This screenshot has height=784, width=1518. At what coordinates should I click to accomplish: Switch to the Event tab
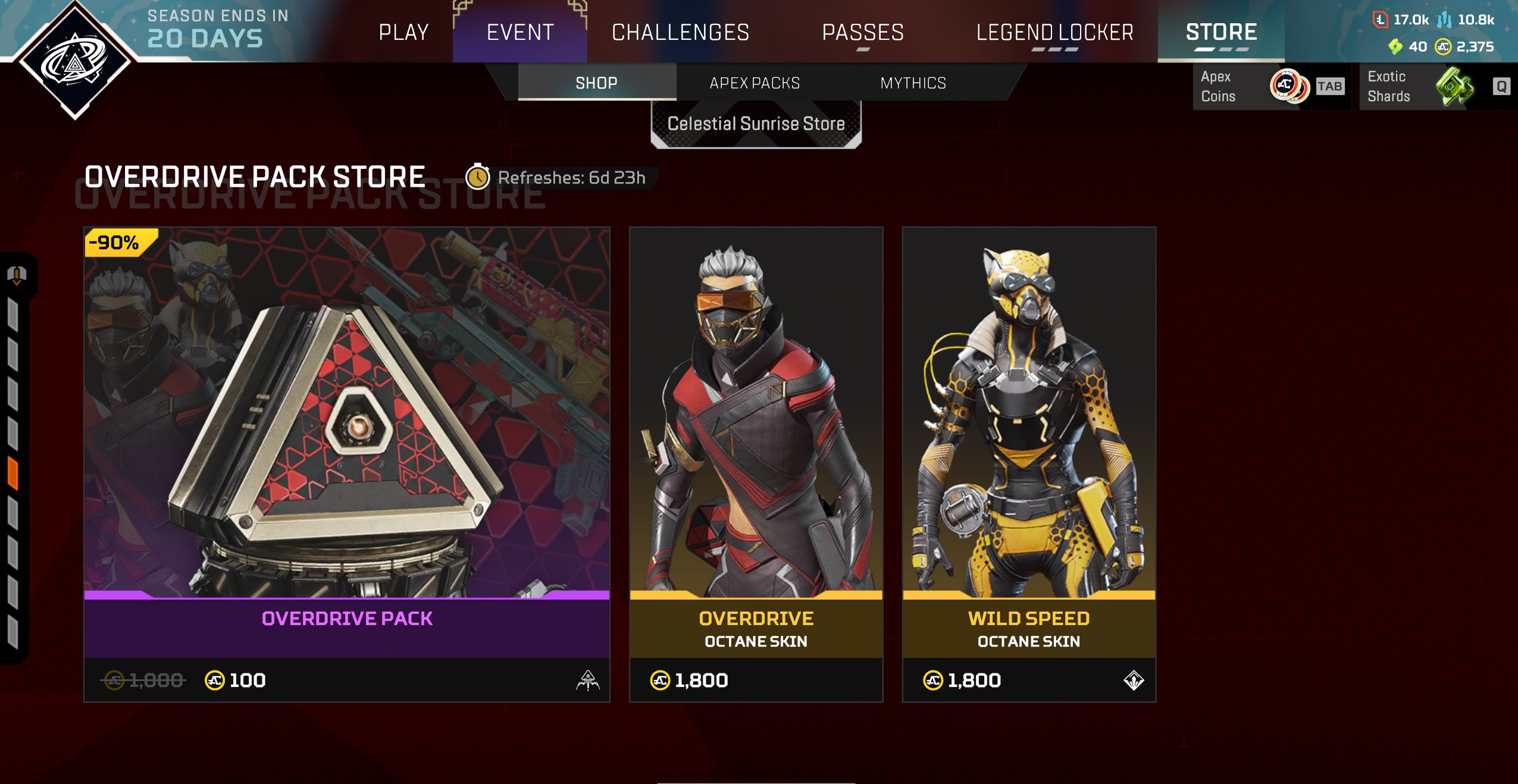[520, 32]
